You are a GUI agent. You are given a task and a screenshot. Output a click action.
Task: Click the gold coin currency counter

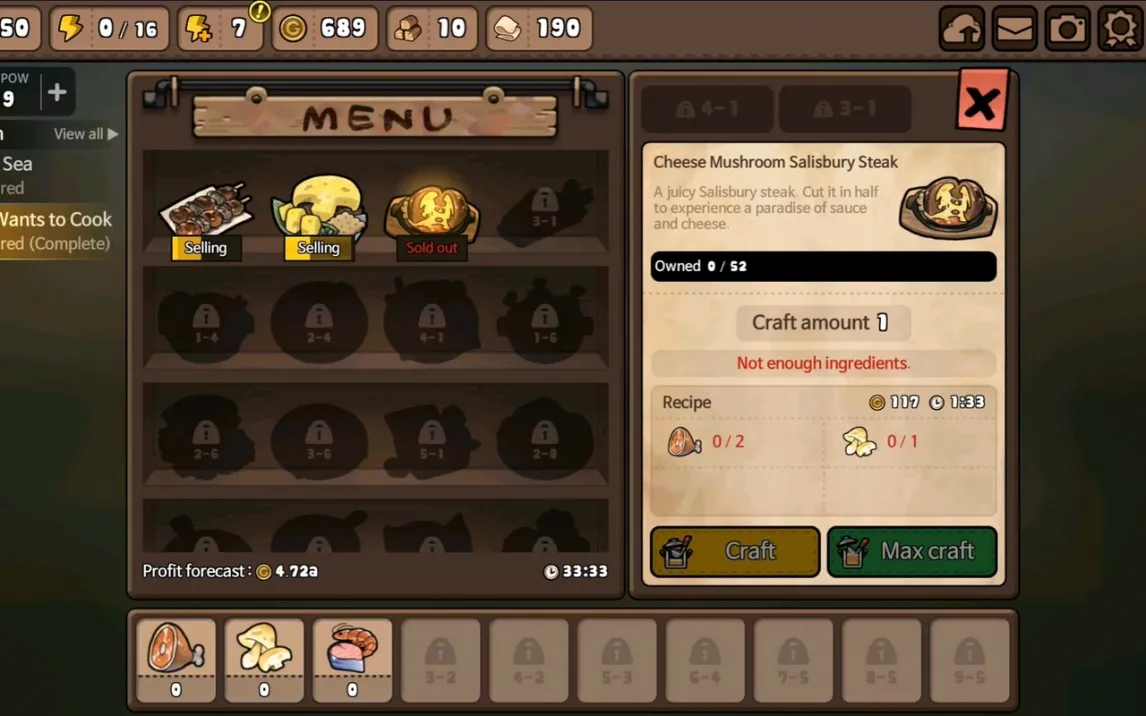coord(324,28)
